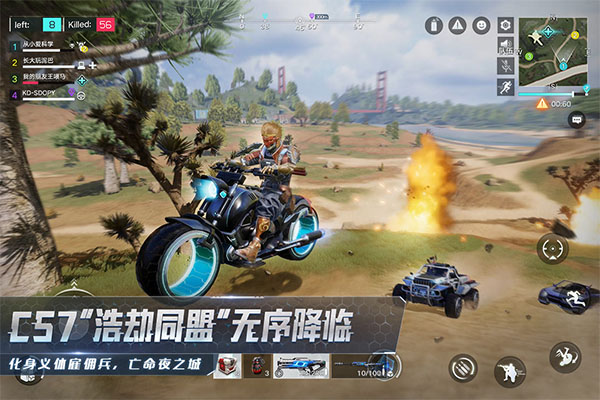Open the emoji smiley menu
600x400 pixels.
tap(481, 25)
